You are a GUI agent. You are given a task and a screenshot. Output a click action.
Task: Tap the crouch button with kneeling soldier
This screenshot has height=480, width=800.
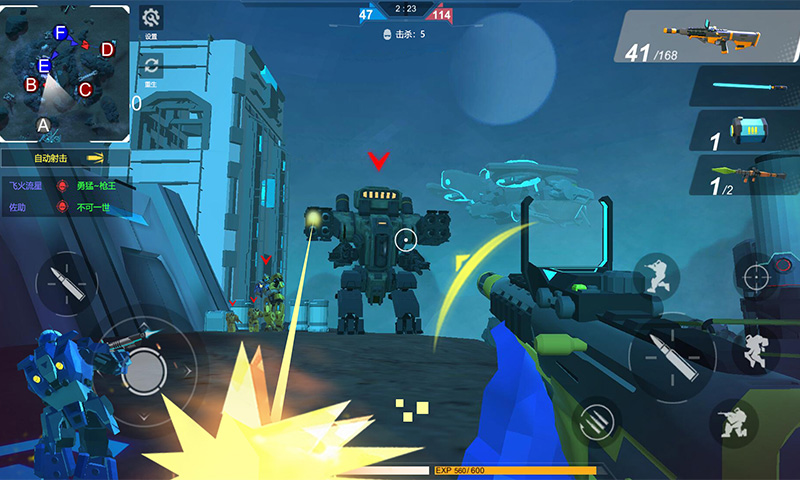coord(735,422)
